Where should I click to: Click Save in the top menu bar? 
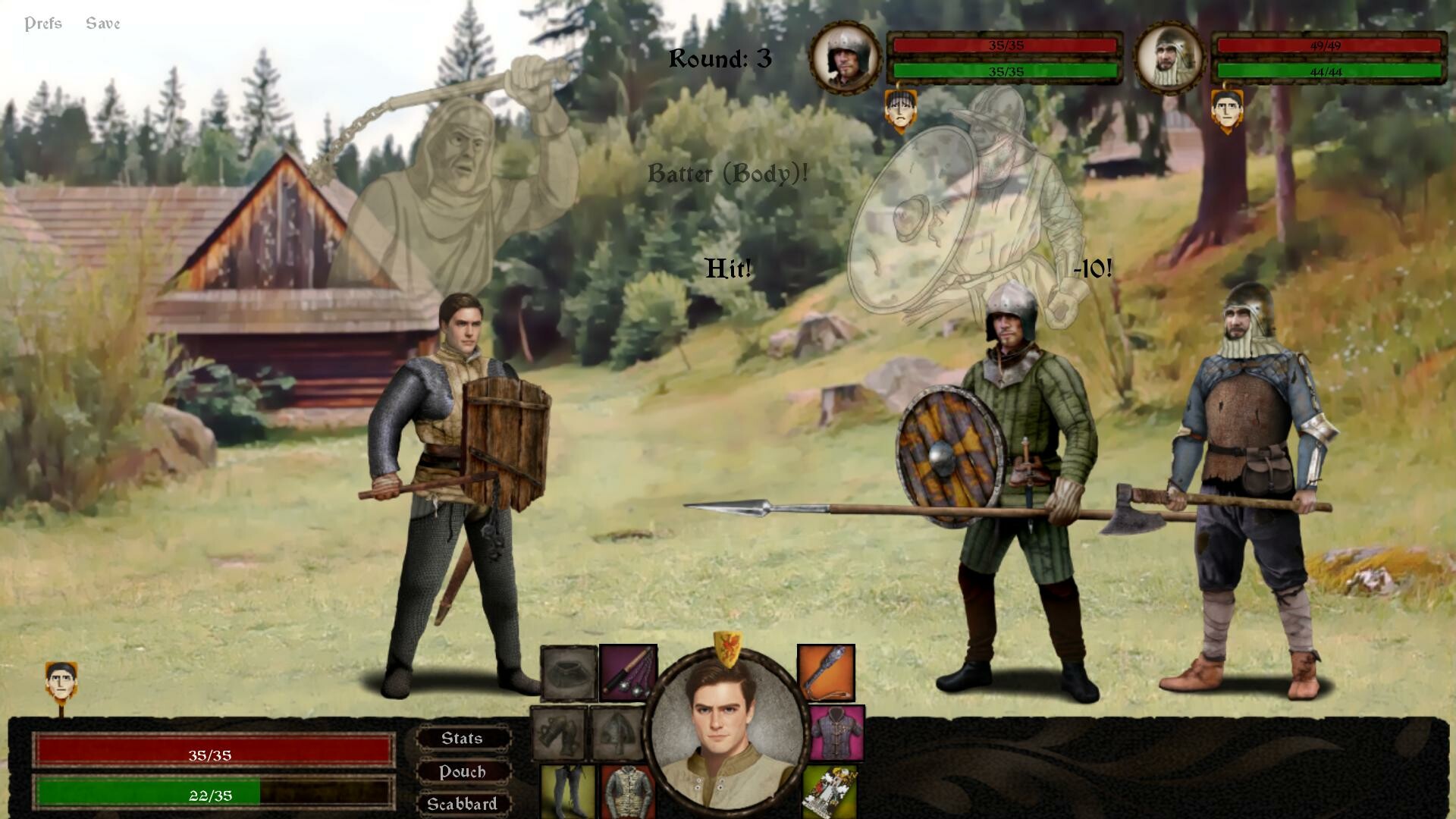tap(104, 23)
